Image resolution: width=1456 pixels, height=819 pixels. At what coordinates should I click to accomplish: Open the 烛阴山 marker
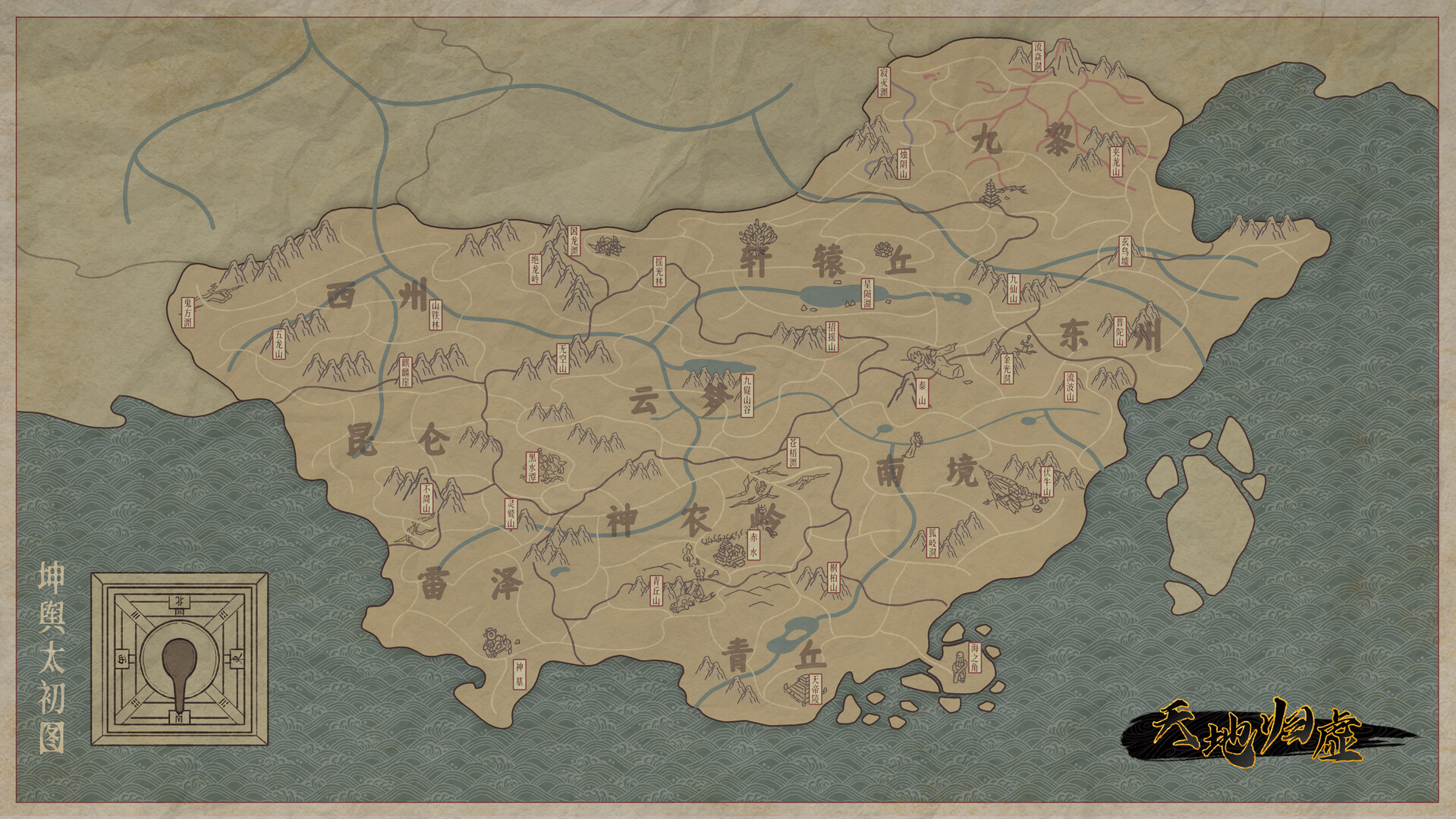point(903,164)
